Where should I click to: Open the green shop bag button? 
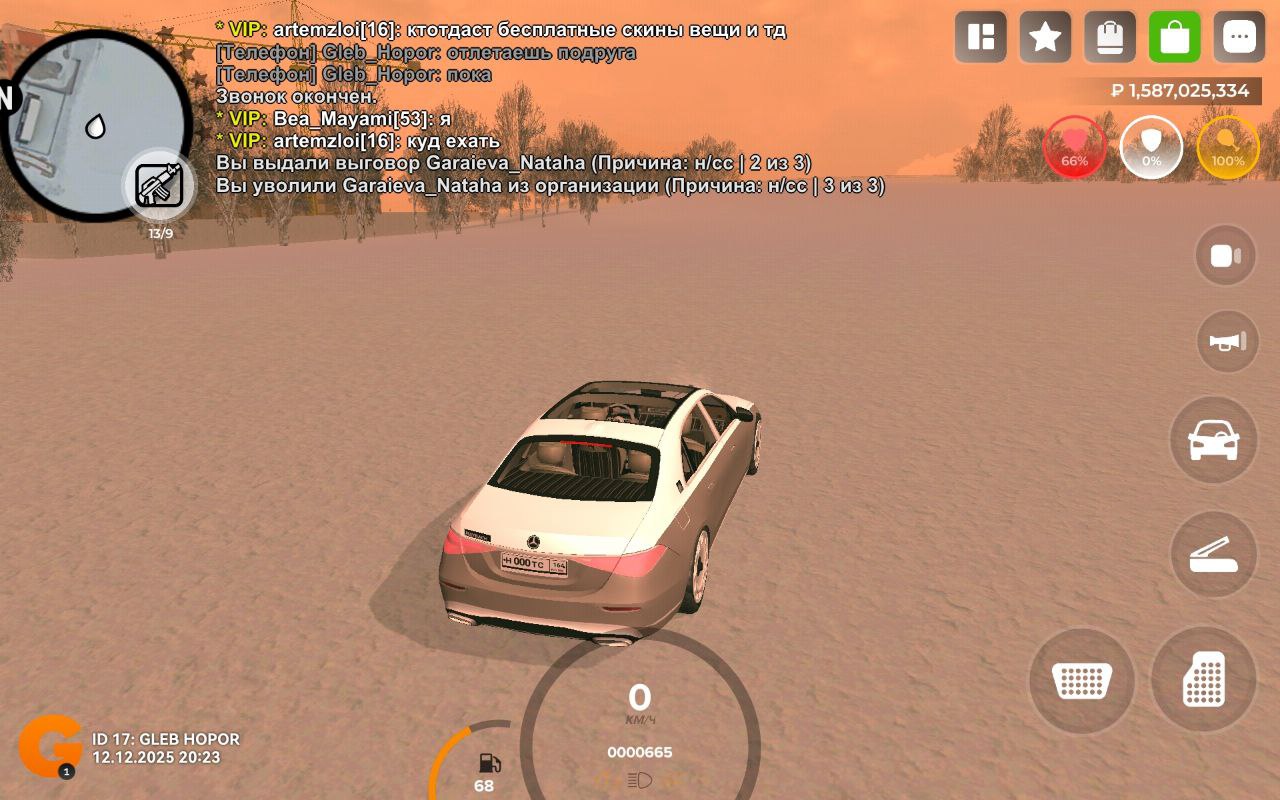tap(1175, 38)
